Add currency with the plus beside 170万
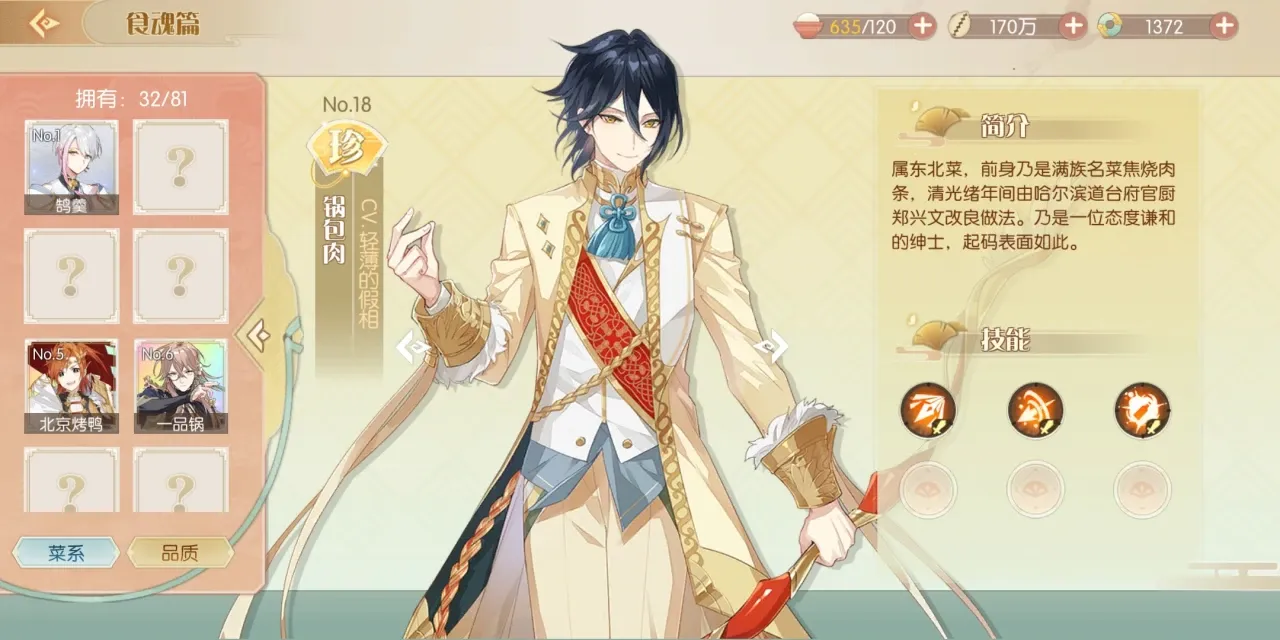The width and height of the screenshot is (1280, 640). pos(1073,26)
